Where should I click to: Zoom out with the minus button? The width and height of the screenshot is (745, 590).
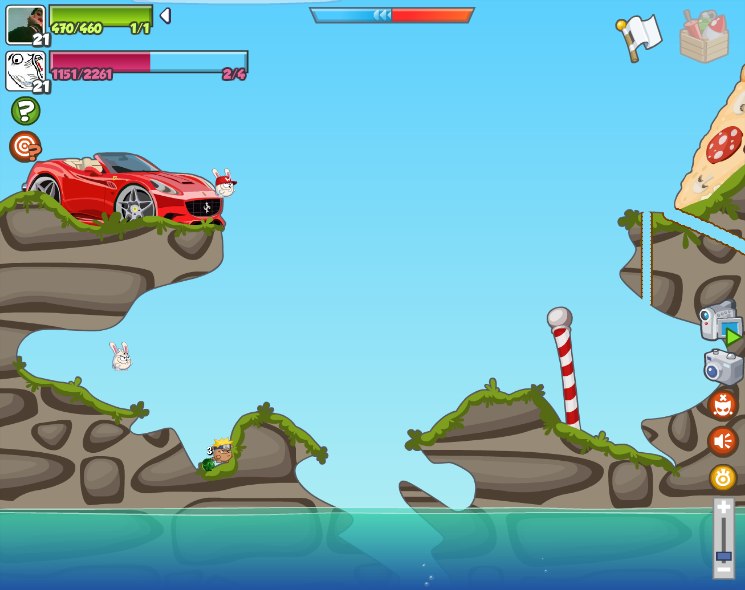723,568
